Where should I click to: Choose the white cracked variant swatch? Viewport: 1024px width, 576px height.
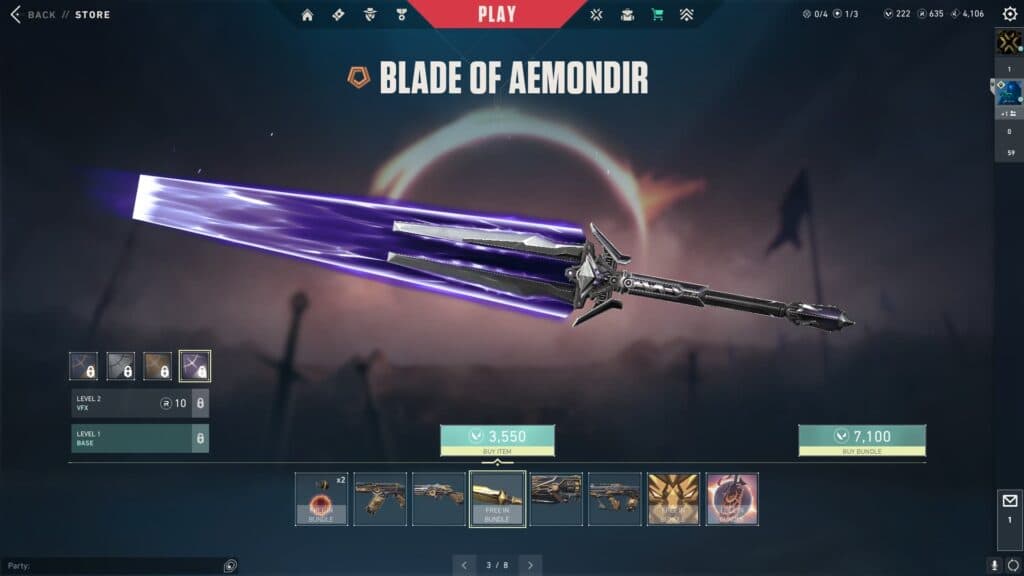[x=121, y=366]
